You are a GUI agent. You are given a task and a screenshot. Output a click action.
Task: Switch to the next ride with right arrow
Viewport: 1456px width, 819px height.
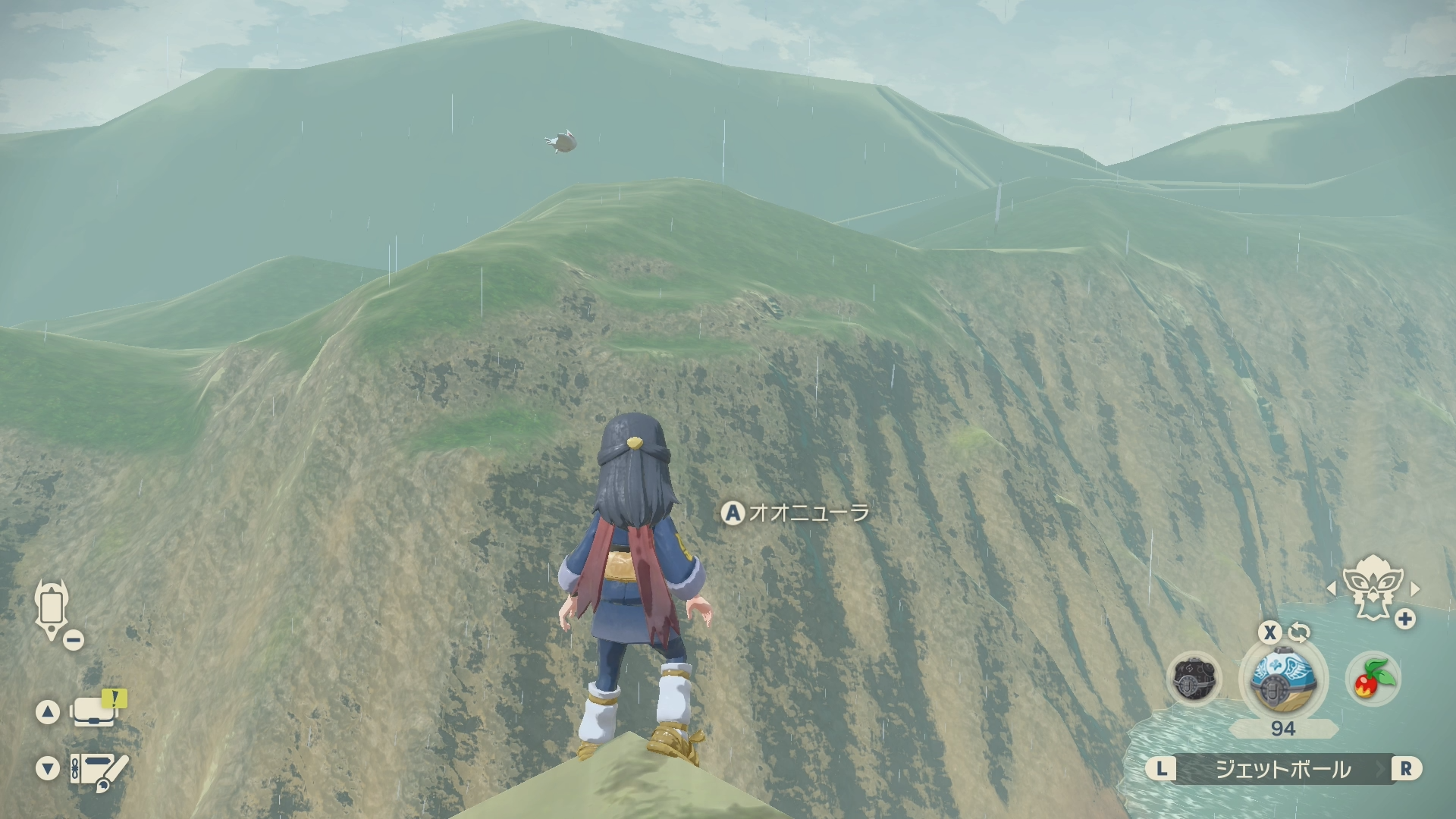[1414, 588]
